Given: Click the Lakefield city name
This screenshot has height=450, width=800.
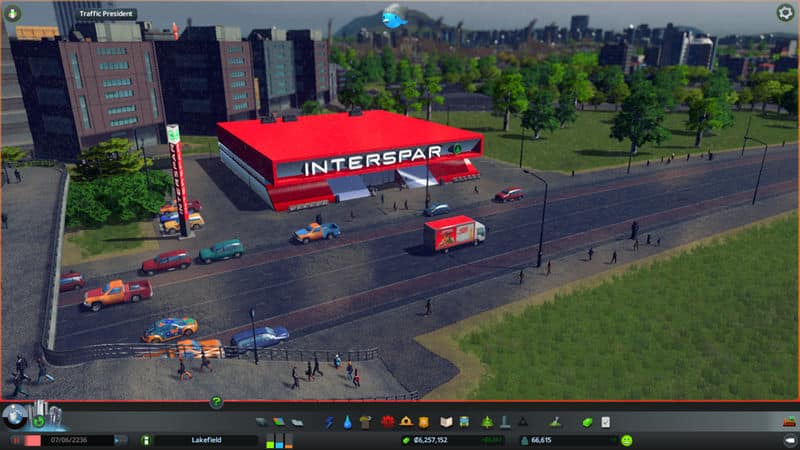Looking at the screenshot, I should click(x=205, y=440).
